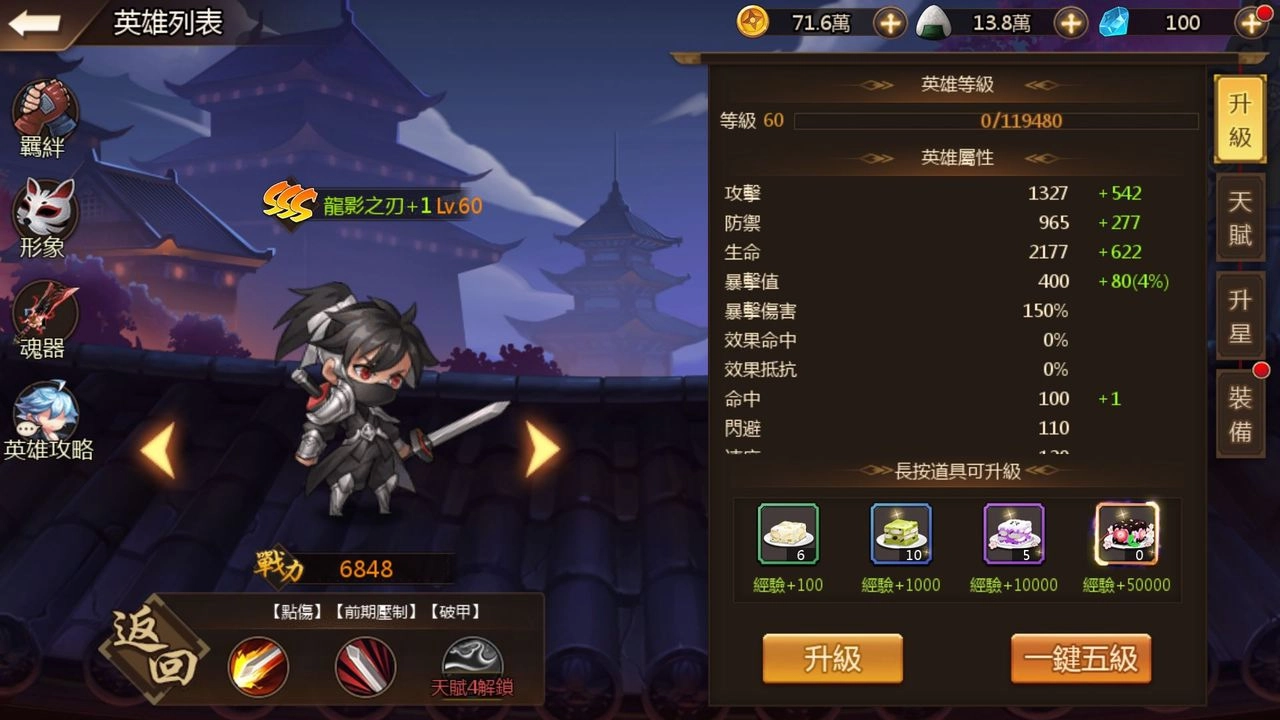Select the crossed swords skill icon
Image resolution: width=1280 pixels, height=720 pixels.
coord(367,668)
